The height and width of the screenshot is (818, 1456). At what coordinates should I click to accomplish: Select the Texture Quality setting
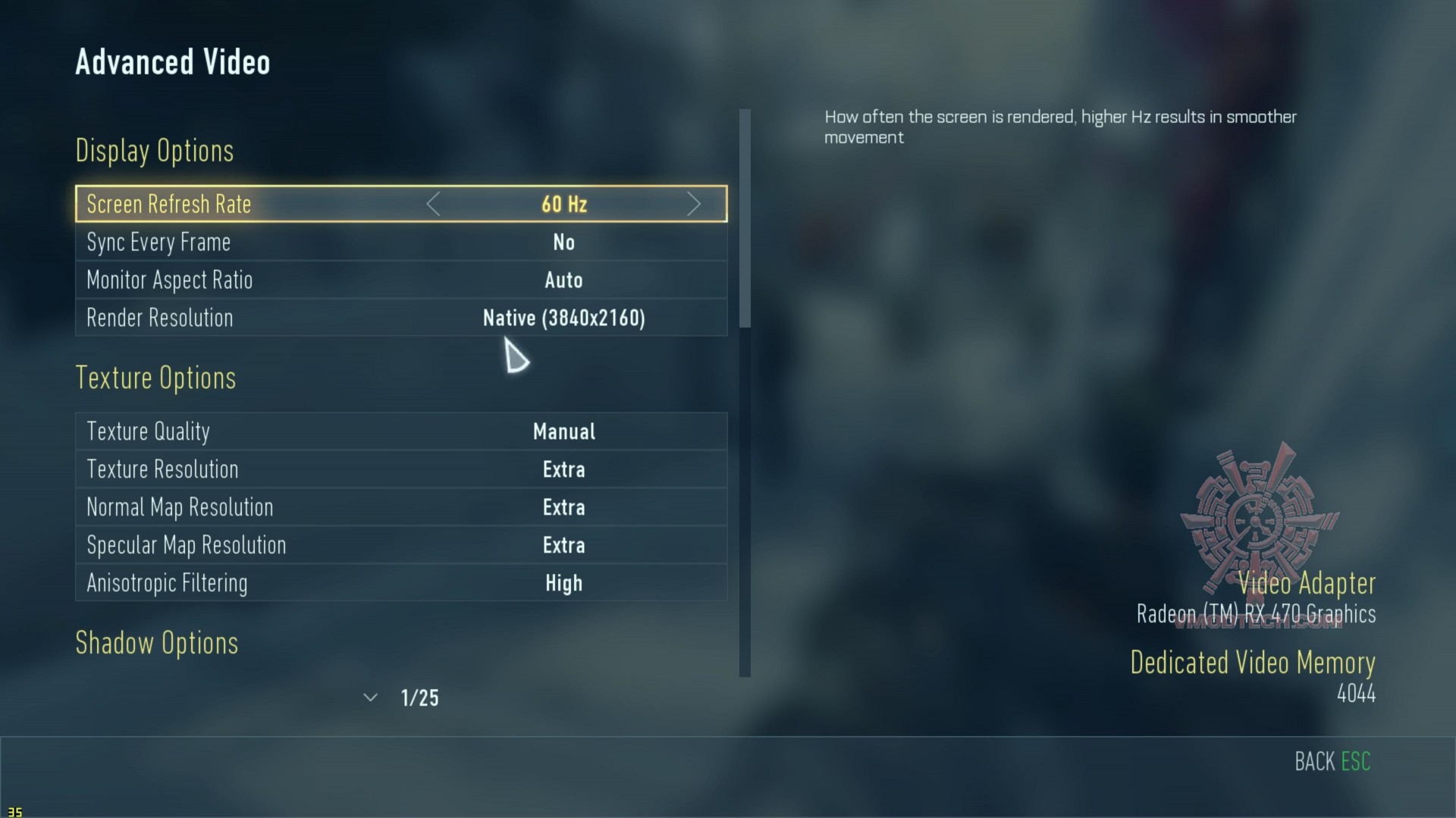pyautogui.click(x=400, y=432)
